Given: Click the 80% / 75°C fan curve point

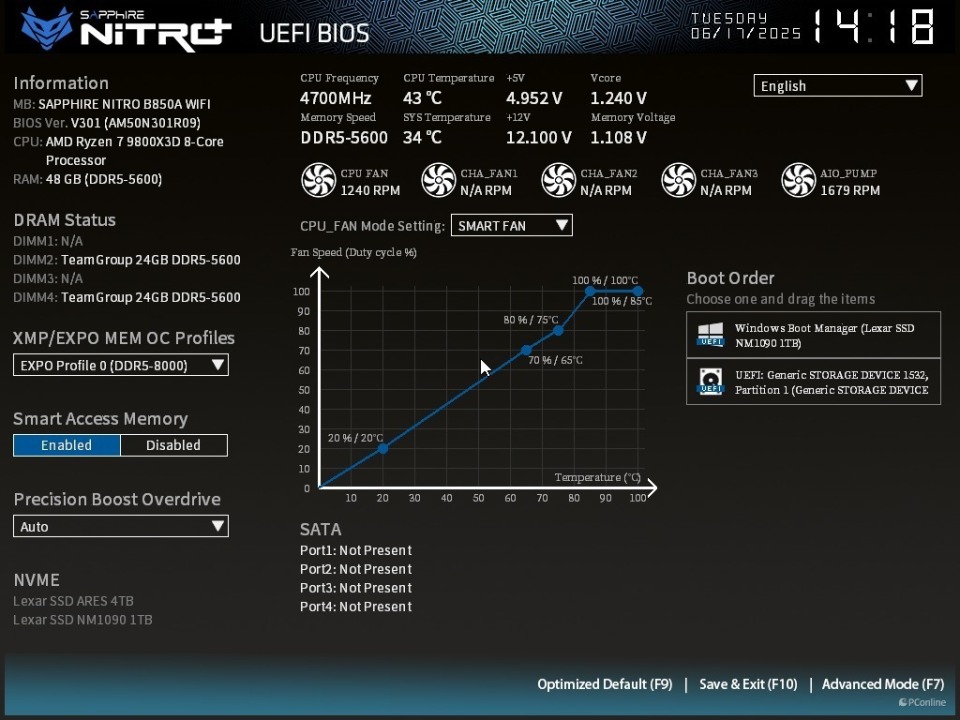Looking at the screenshot, I should coord(558,331).
